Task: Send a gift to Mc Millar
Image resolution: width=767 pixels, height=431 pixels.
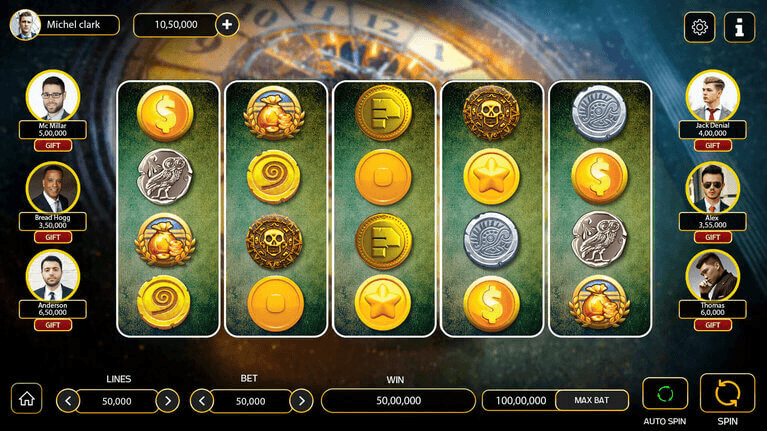Action: pyautogui.click(x=53, y=146)
